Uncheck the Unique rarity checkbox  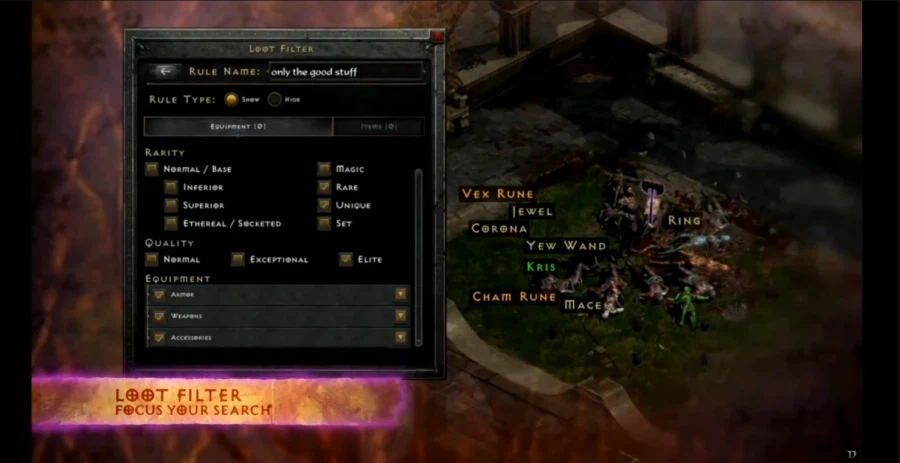pos(324,205)
